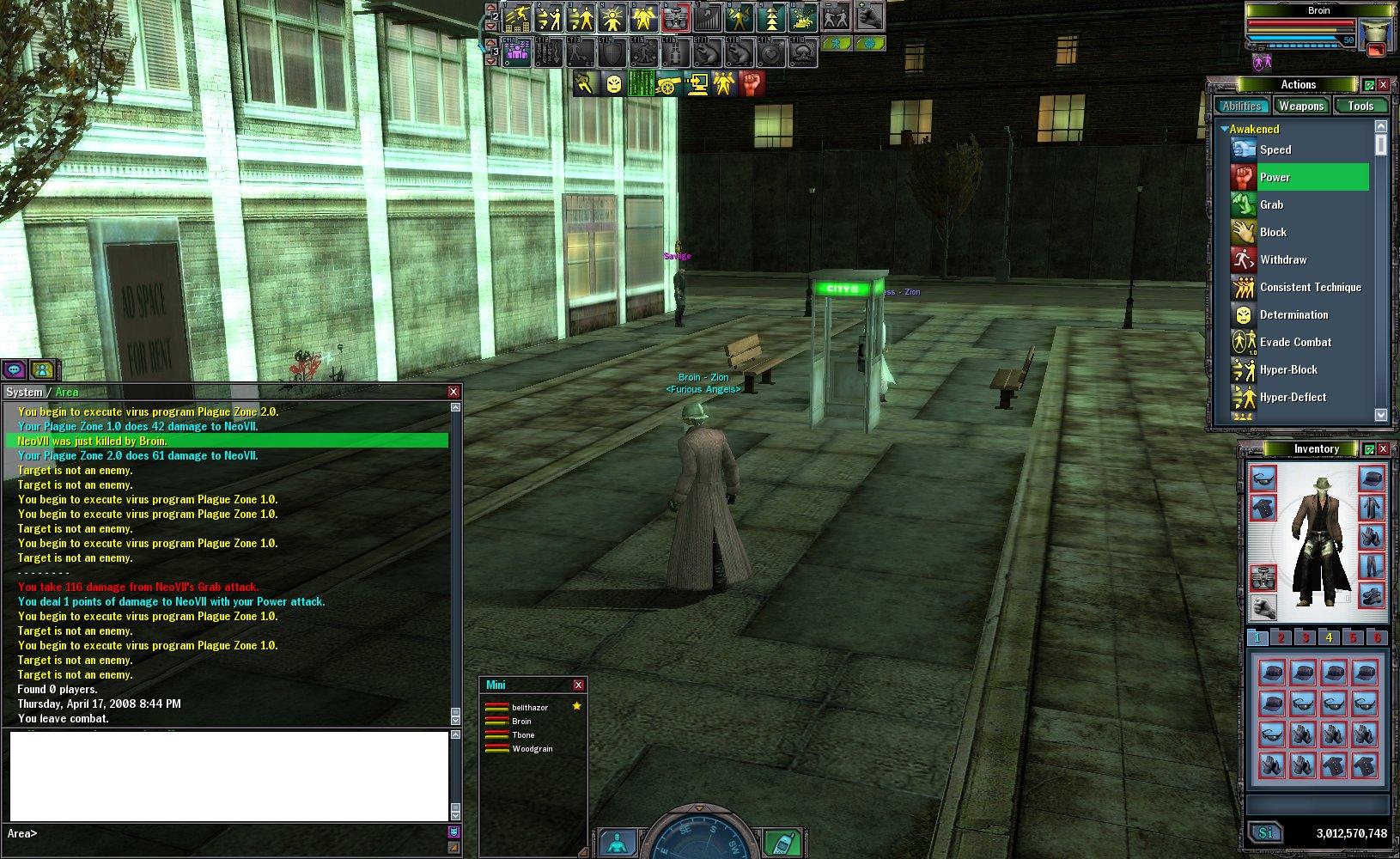
Task: Use the Speed ability
Action: (x=1275, y=149)
